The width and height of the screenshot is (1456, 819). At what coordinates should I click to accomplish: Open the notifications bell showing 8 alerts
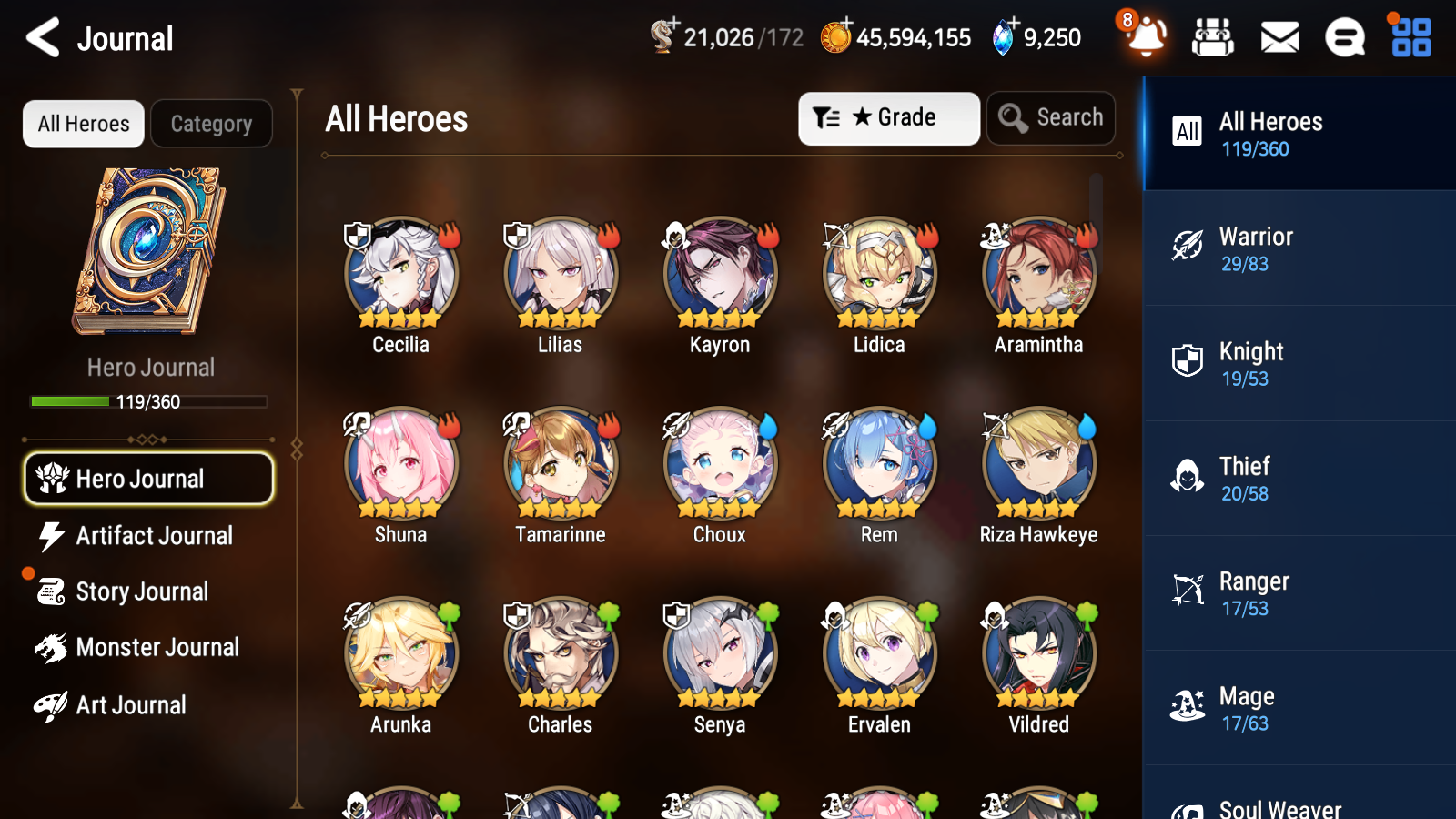(1147, 37)
